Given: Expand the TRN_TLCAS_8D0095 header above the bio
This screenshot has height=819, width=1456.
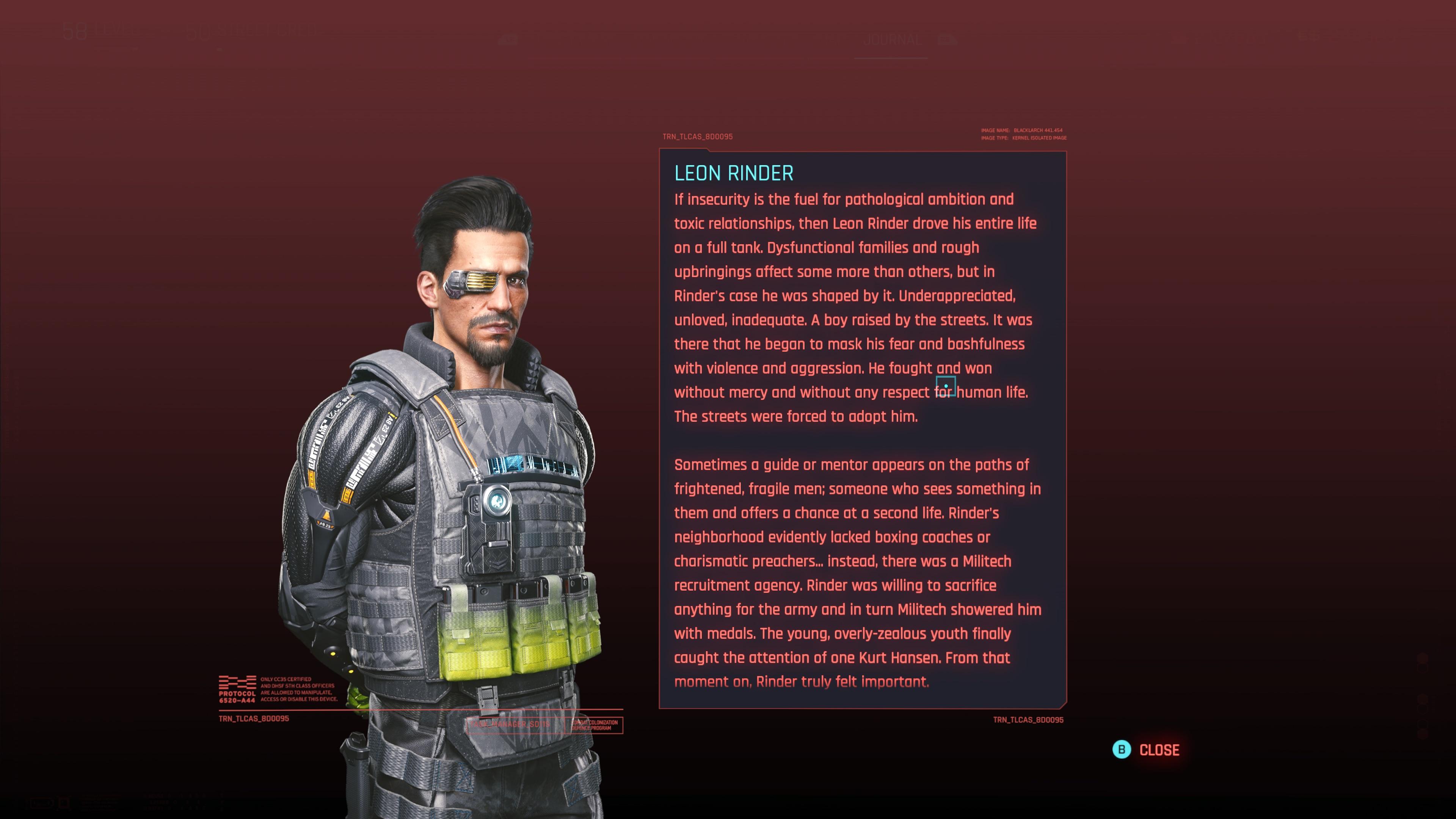Looking at the screenshot, I should (x=697, y=136).
